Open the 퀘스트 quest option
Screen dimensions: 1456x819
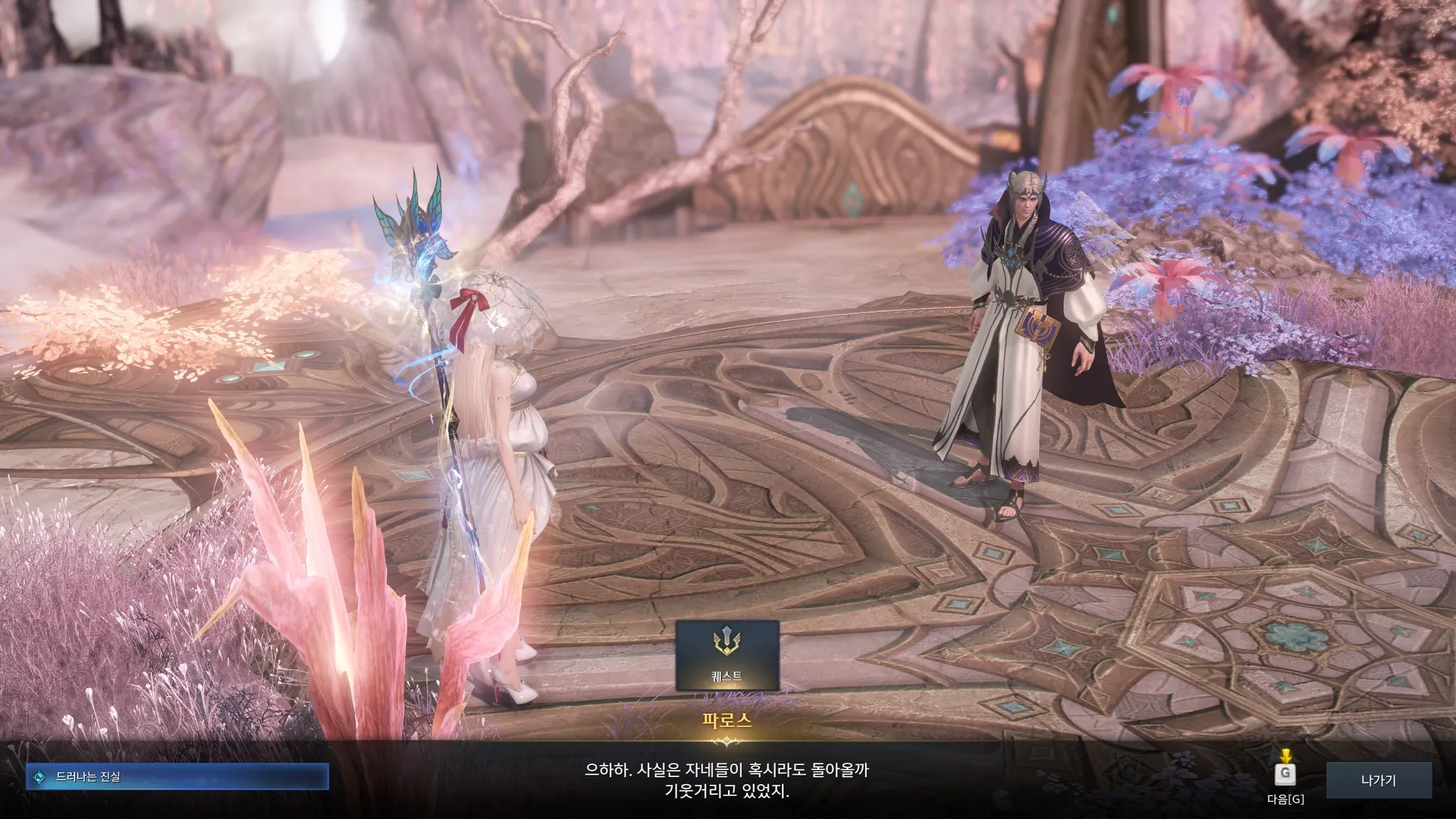tap(727, 655)
